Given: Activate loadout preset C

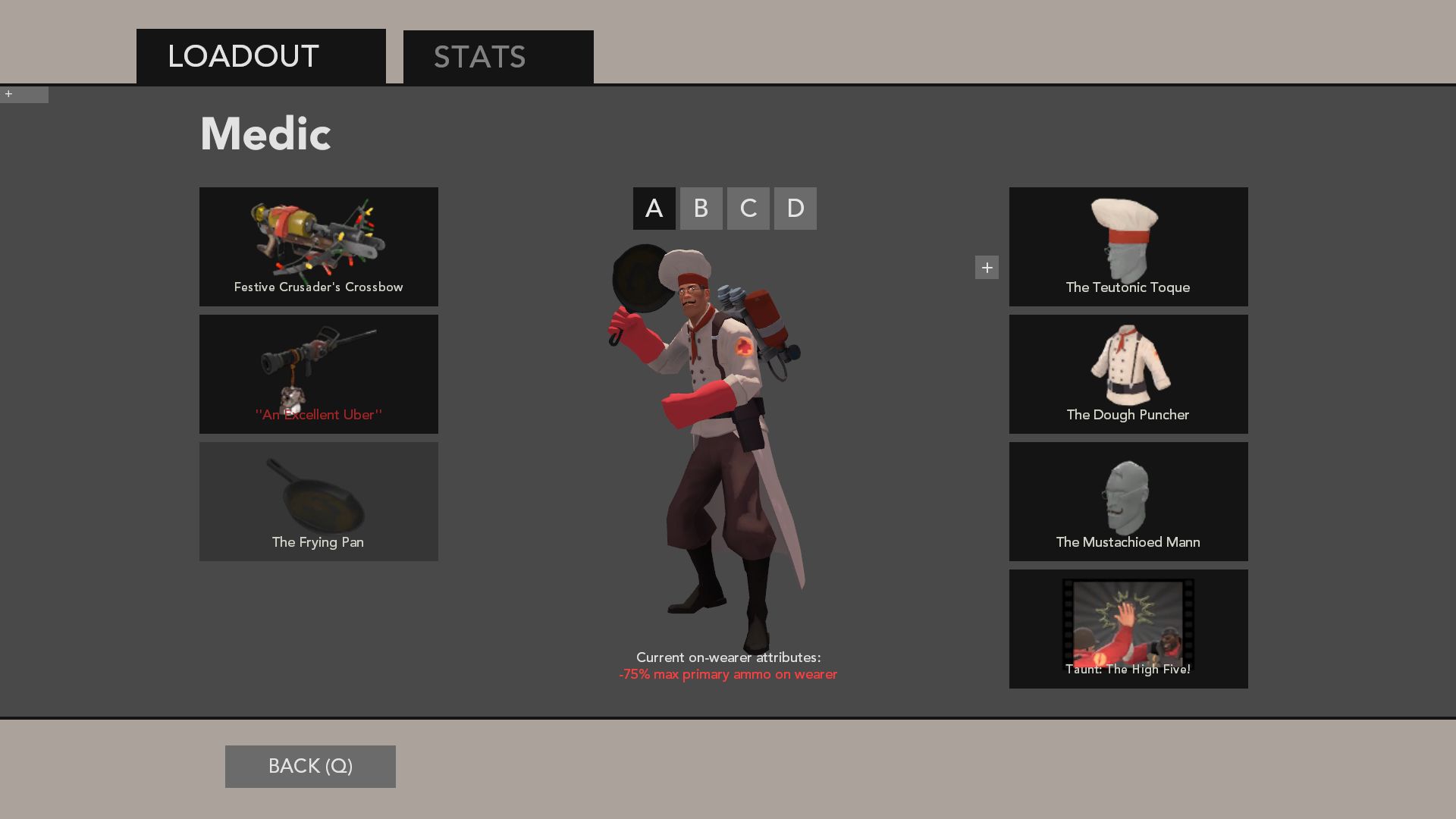Looking at the screenshot, I should point(748,209).
